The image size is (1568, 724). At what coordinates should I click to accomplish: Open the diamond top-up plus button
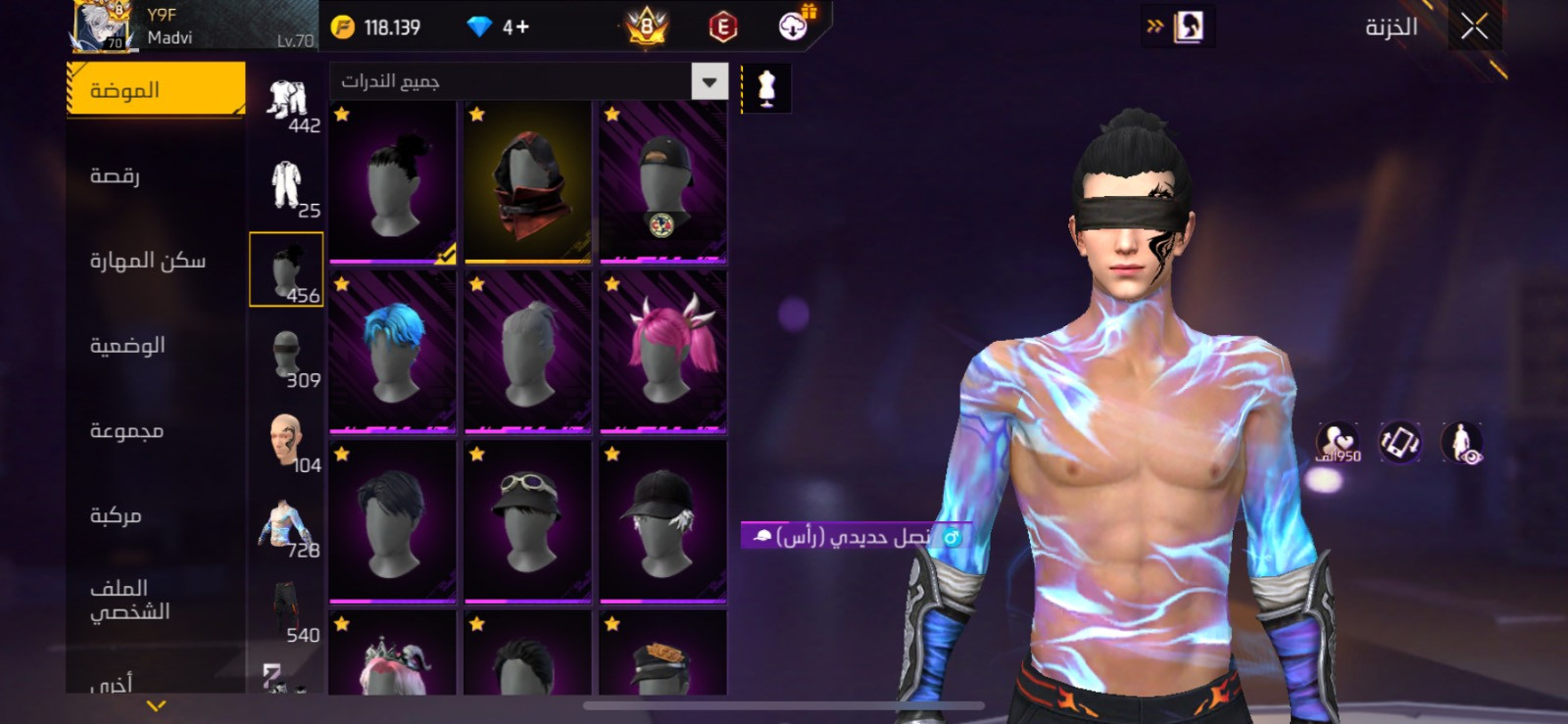(x=516, y=27)
